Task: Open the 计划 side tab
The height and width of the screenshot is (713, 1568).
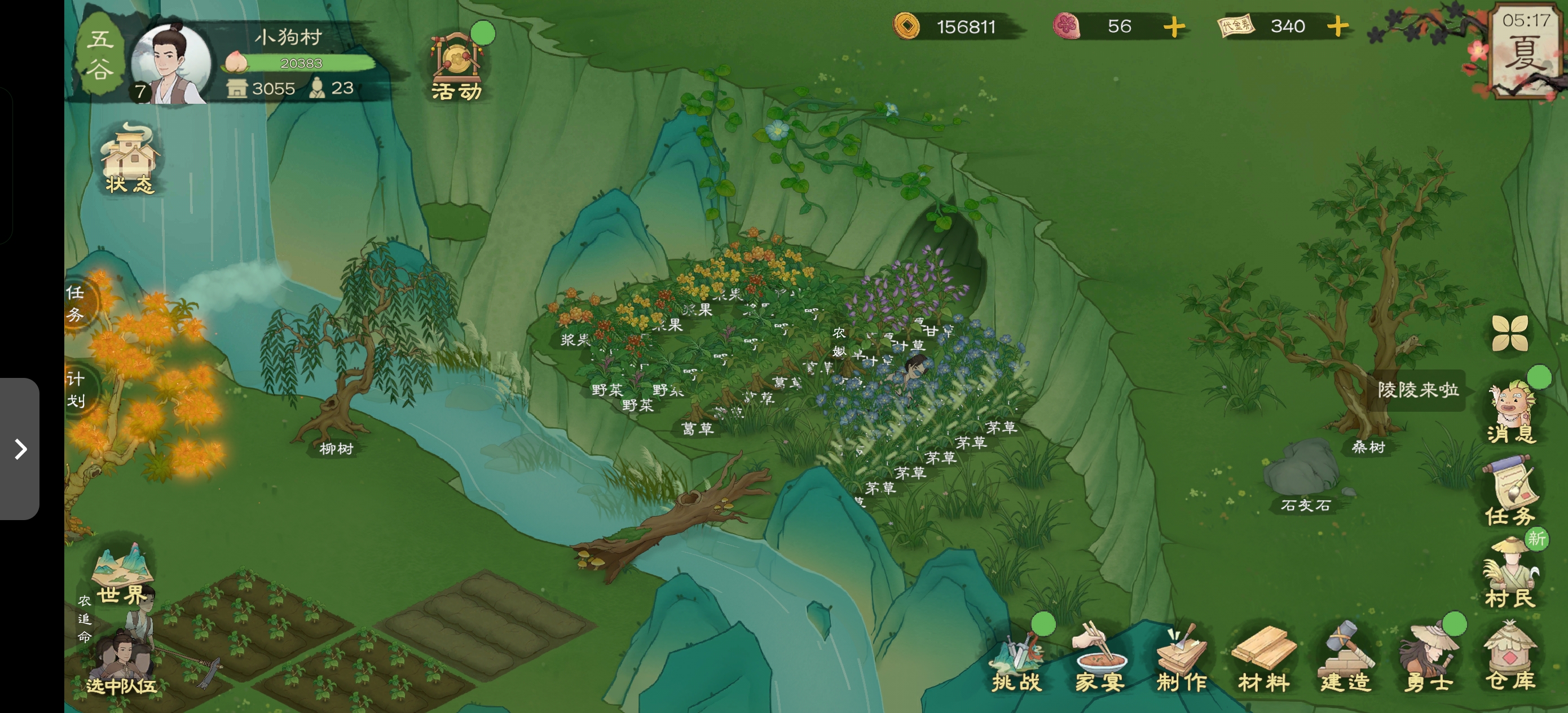Action: (76, 390)
